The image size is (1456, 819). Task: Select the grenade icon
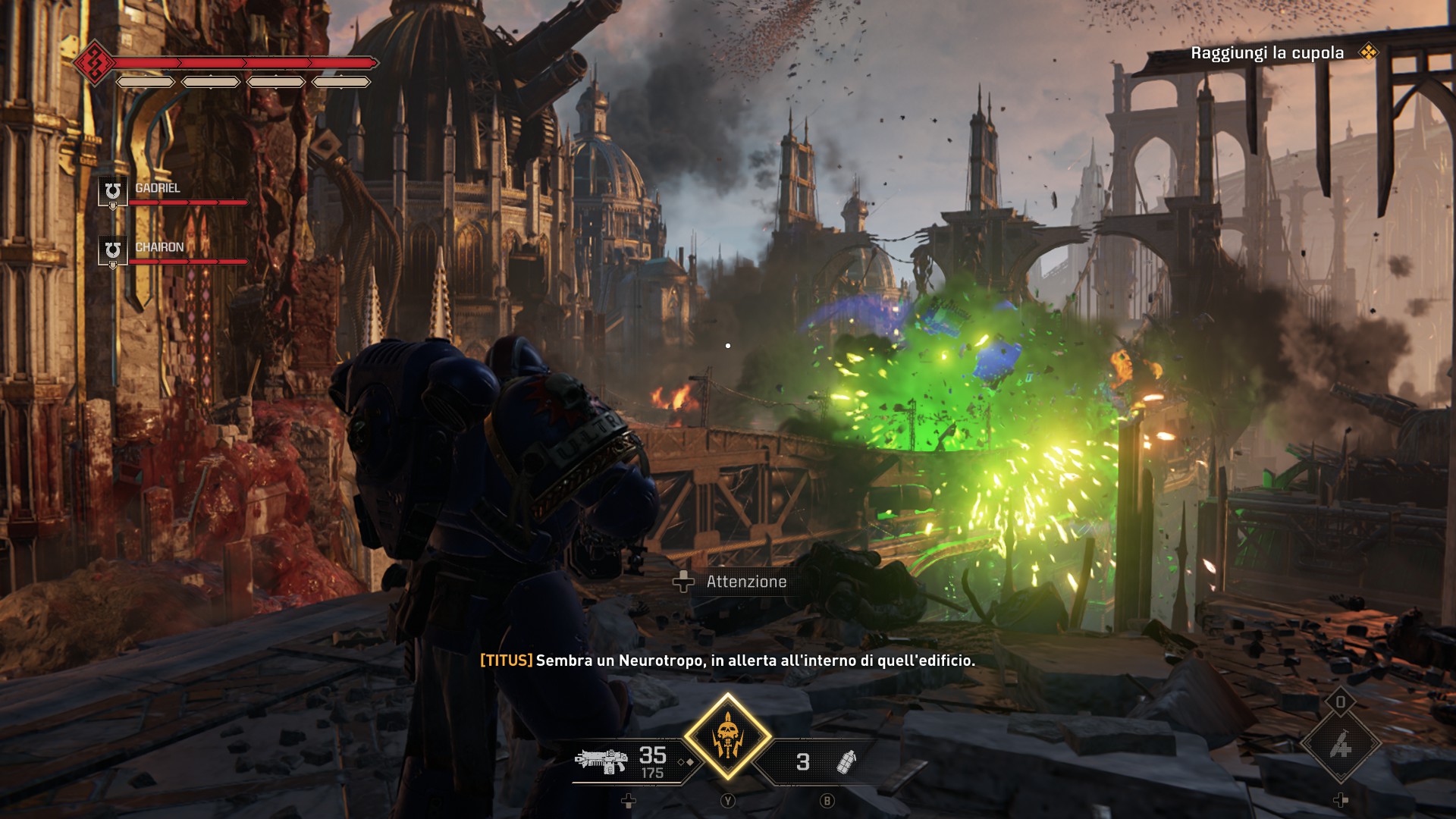click(x=846, y=761)
